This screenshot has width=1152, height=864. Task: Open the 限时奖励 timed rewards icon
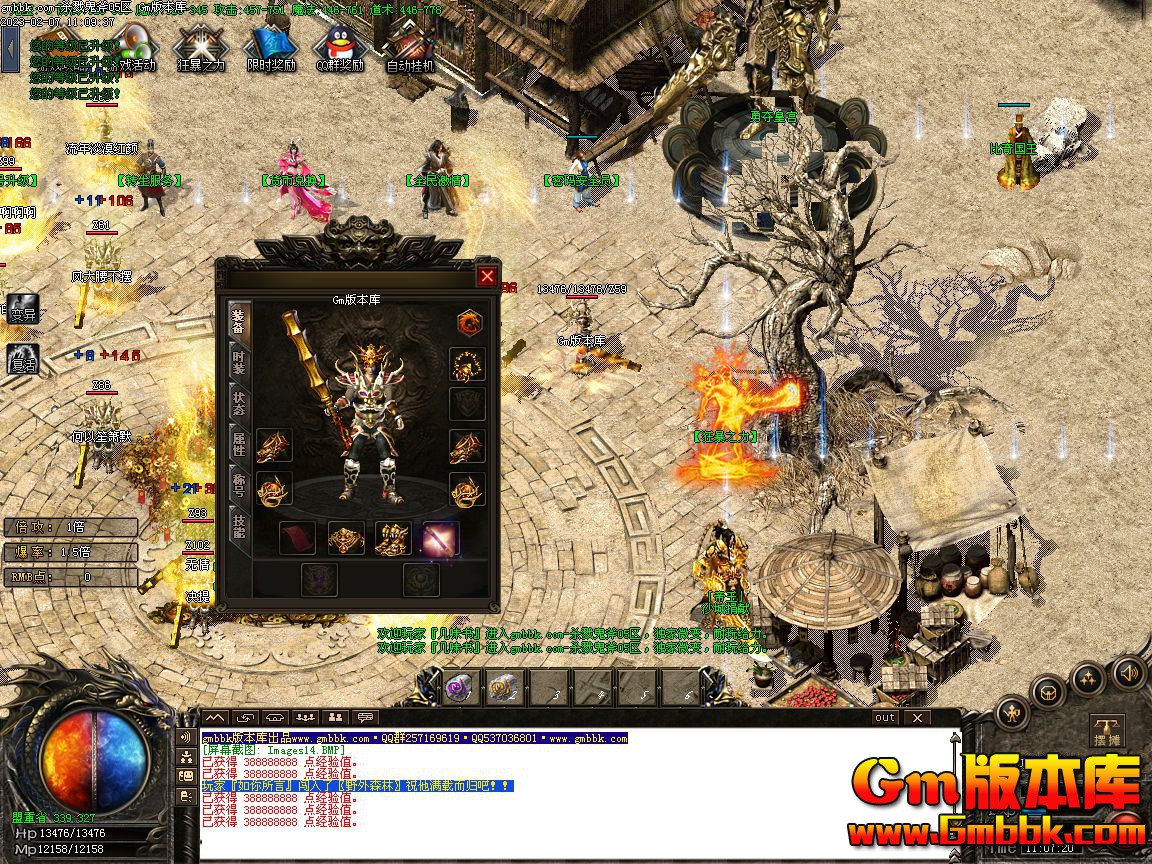tap(271, 46)
